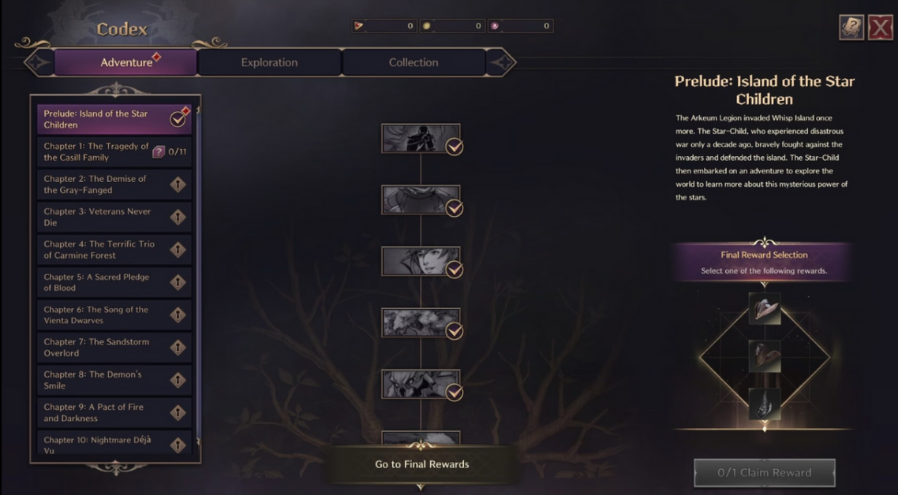Image resolution: width=900 pixels, height=495 pixels.
Task: Choose the bottom final reward item
Action: (764, 403)
